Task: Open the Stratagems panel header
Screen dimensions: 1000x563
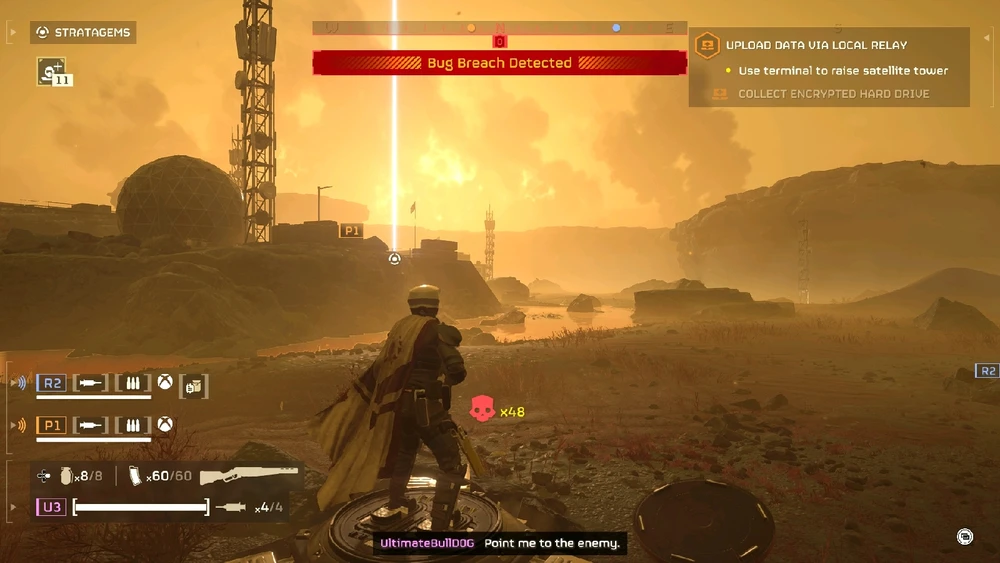Action: pyautogui.click(x=83, y=33)
